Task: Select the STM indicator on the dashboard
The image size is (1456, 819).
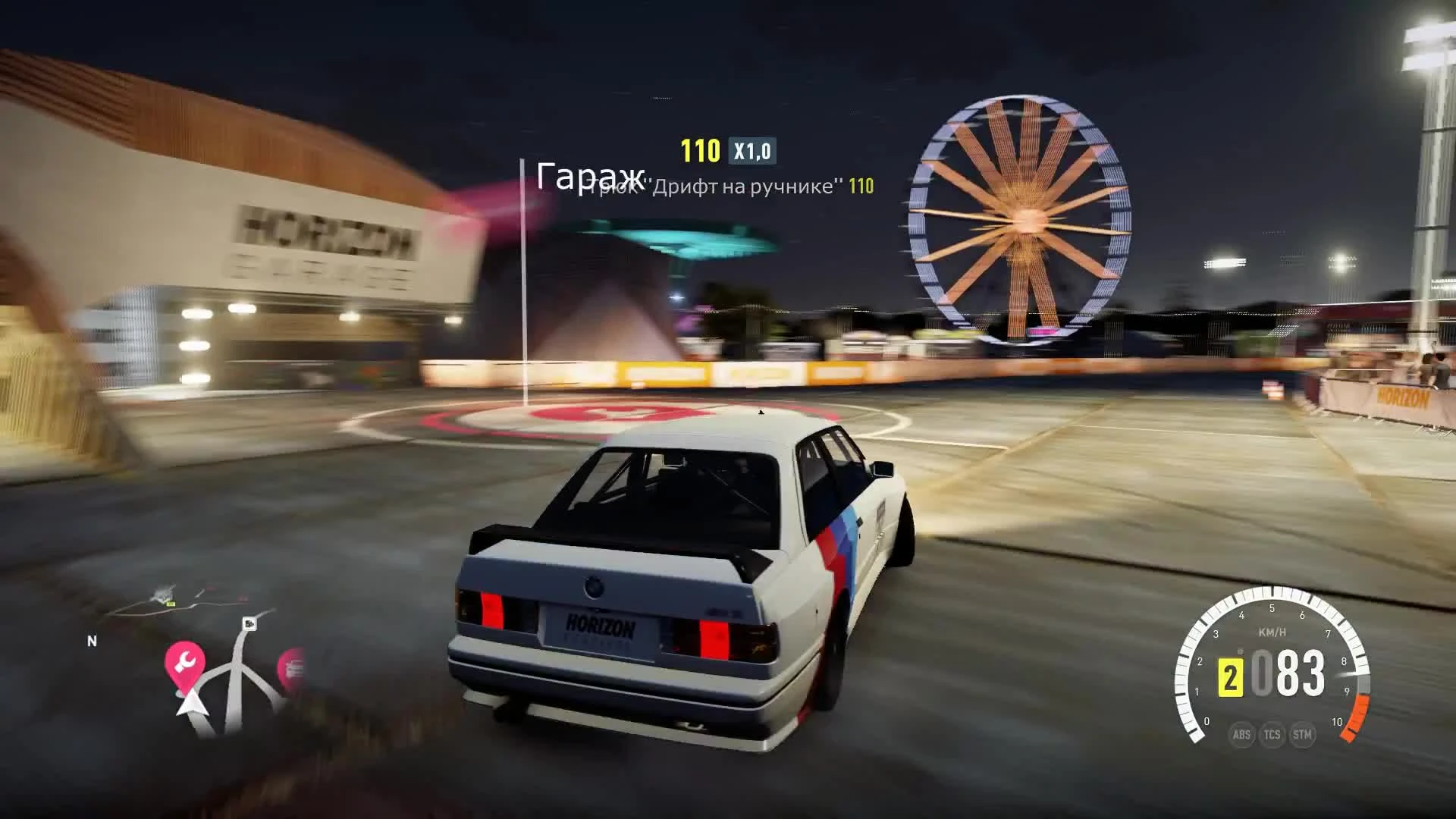Action: point(1301,735)
